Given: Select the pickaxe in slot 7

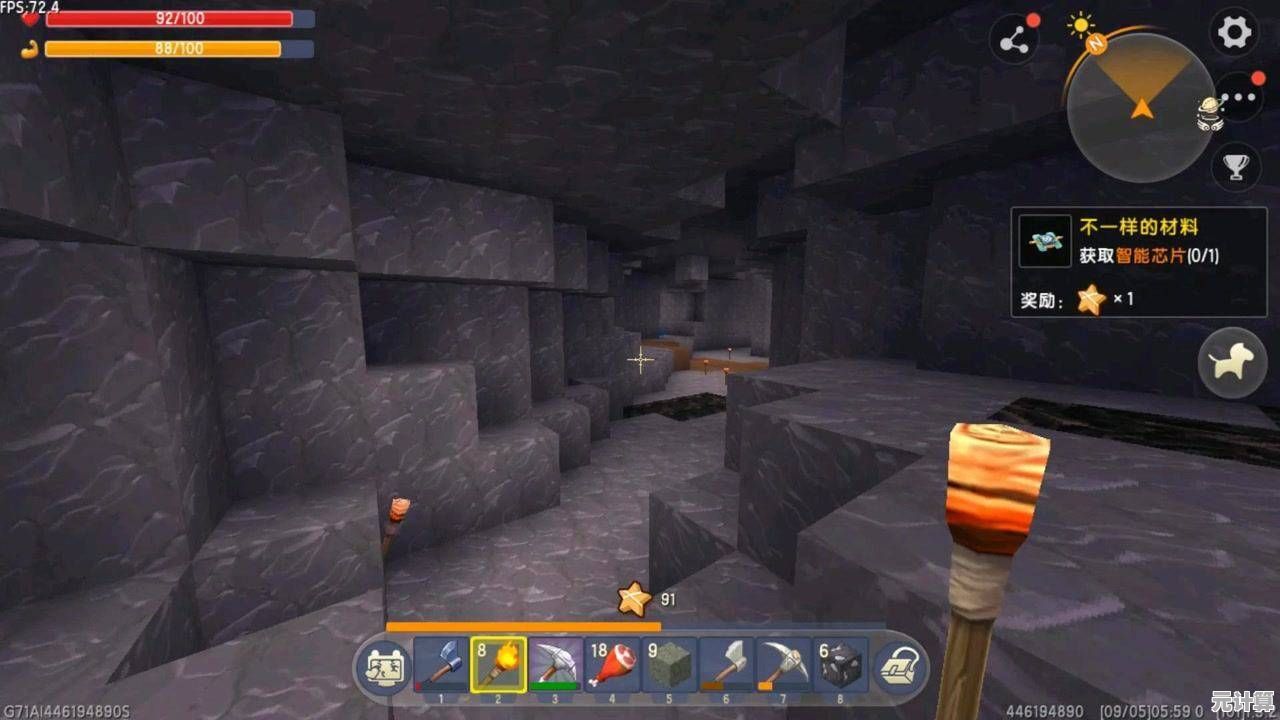Looking at the screenshot, I should (784, 663).
